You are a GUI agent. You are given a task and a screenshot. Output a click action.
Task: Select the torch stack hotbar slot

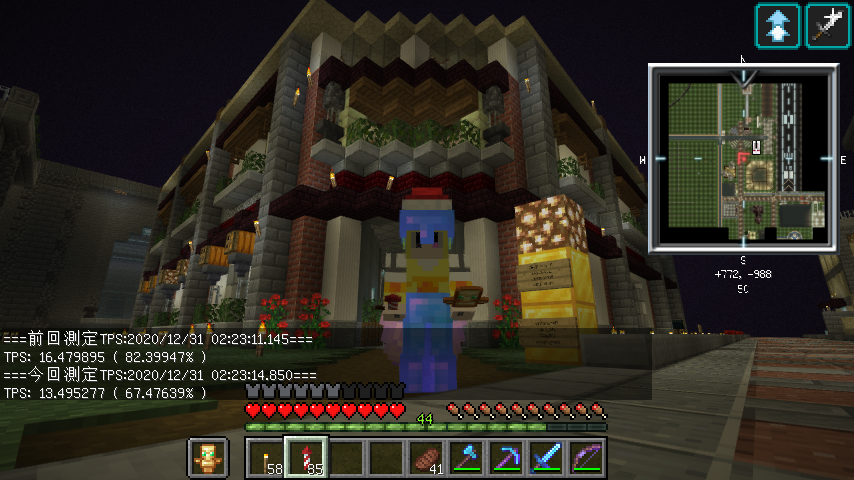(x=265, y=458)
